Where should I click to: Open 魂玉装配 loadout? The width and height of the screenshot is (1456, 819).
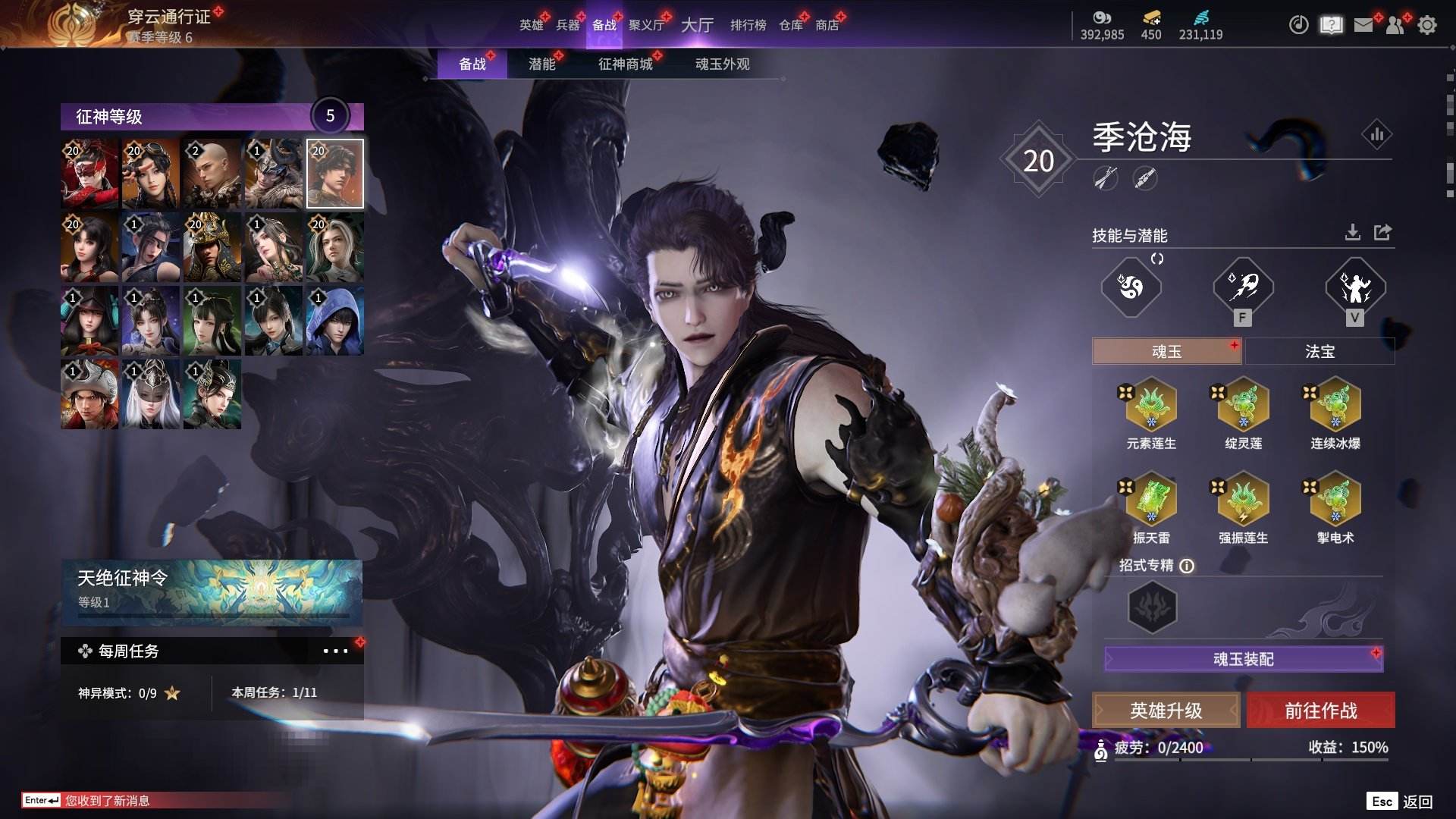click(1244, 659)
